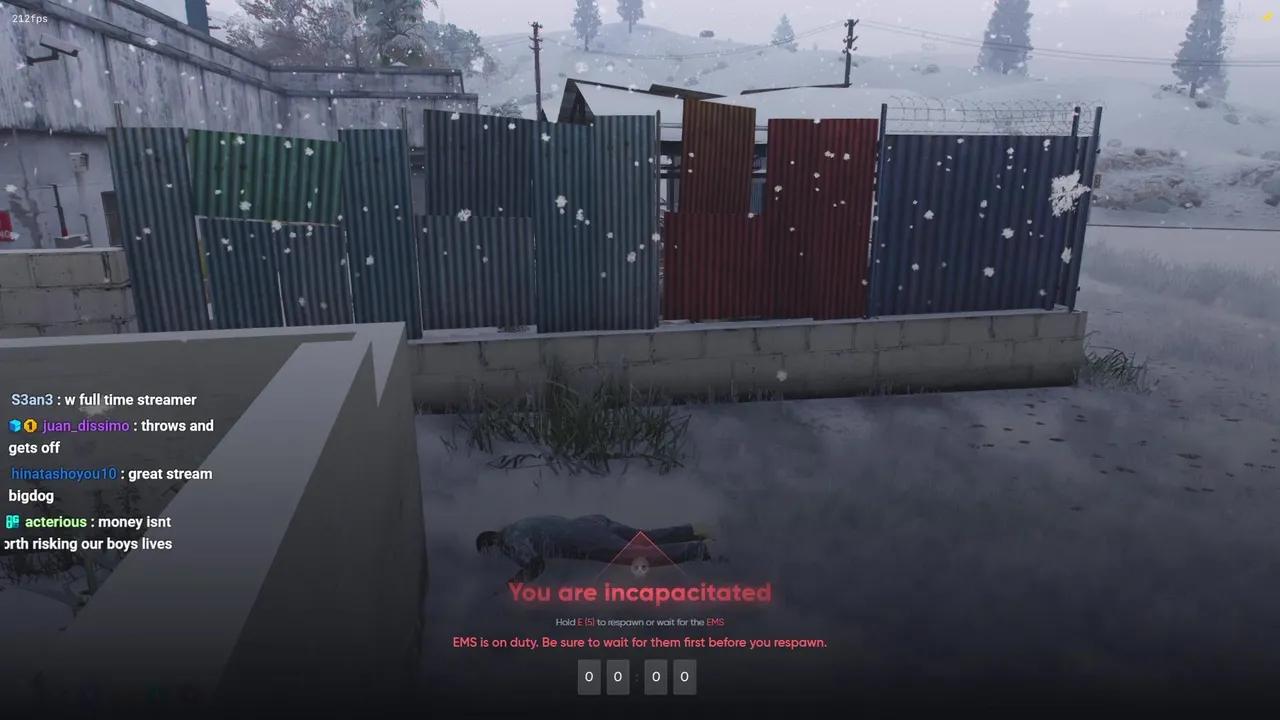Image resolution: width=1280 pixels, height=720 pixels.
Task: Click the second respawn timer digit
Action: click(618, 677)
